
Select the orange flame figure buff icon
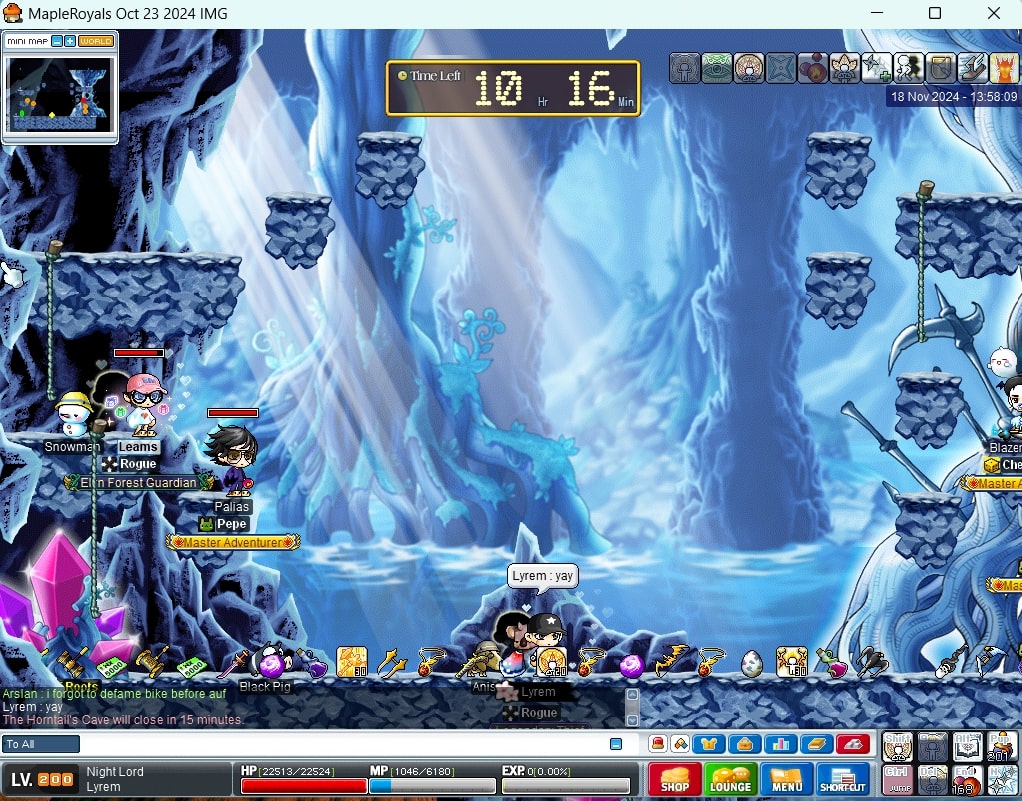[1004, 68]
